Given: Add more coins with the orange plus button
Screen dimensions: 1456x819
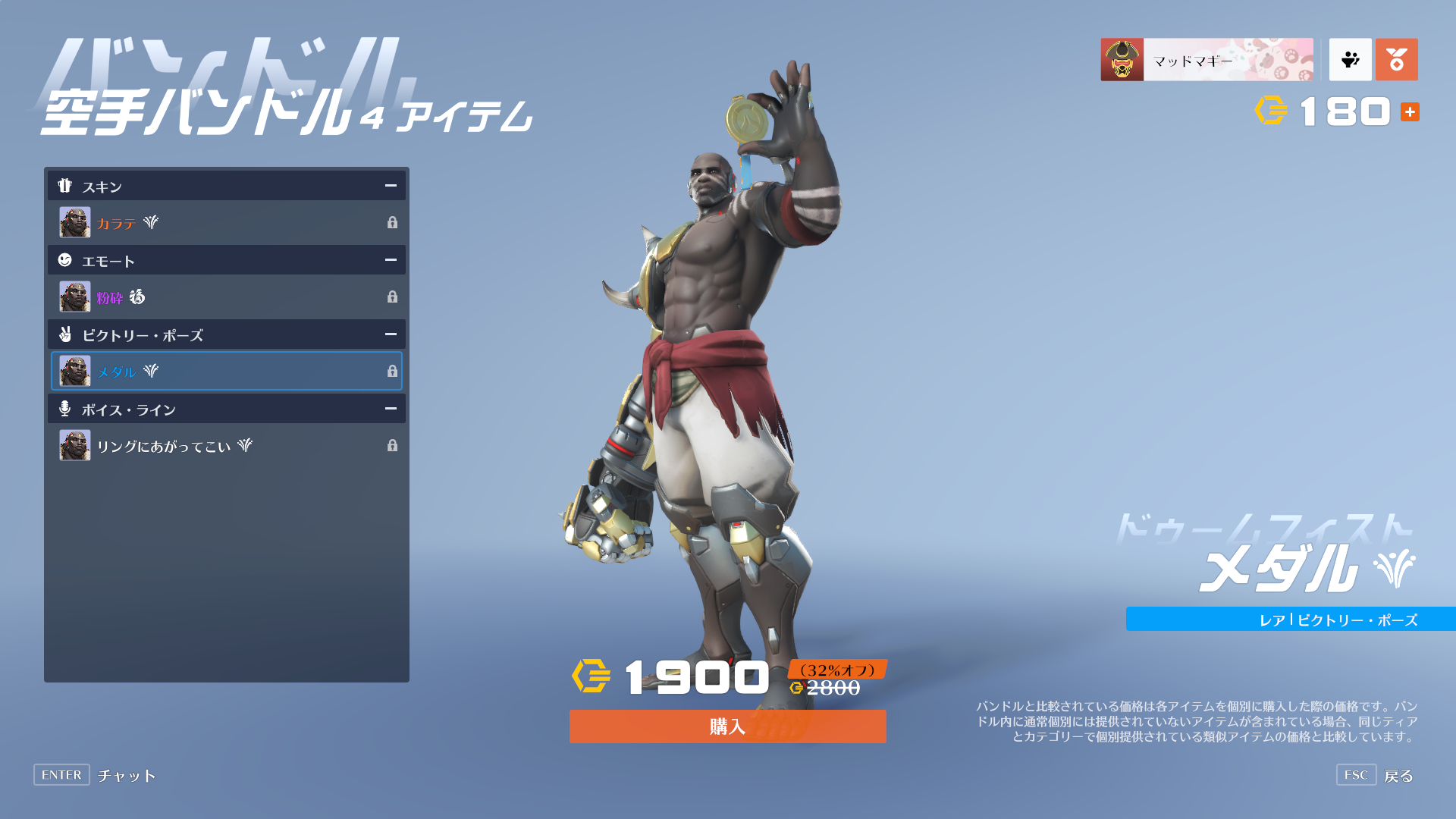Looking at the screenshot, I should 1410,112.
